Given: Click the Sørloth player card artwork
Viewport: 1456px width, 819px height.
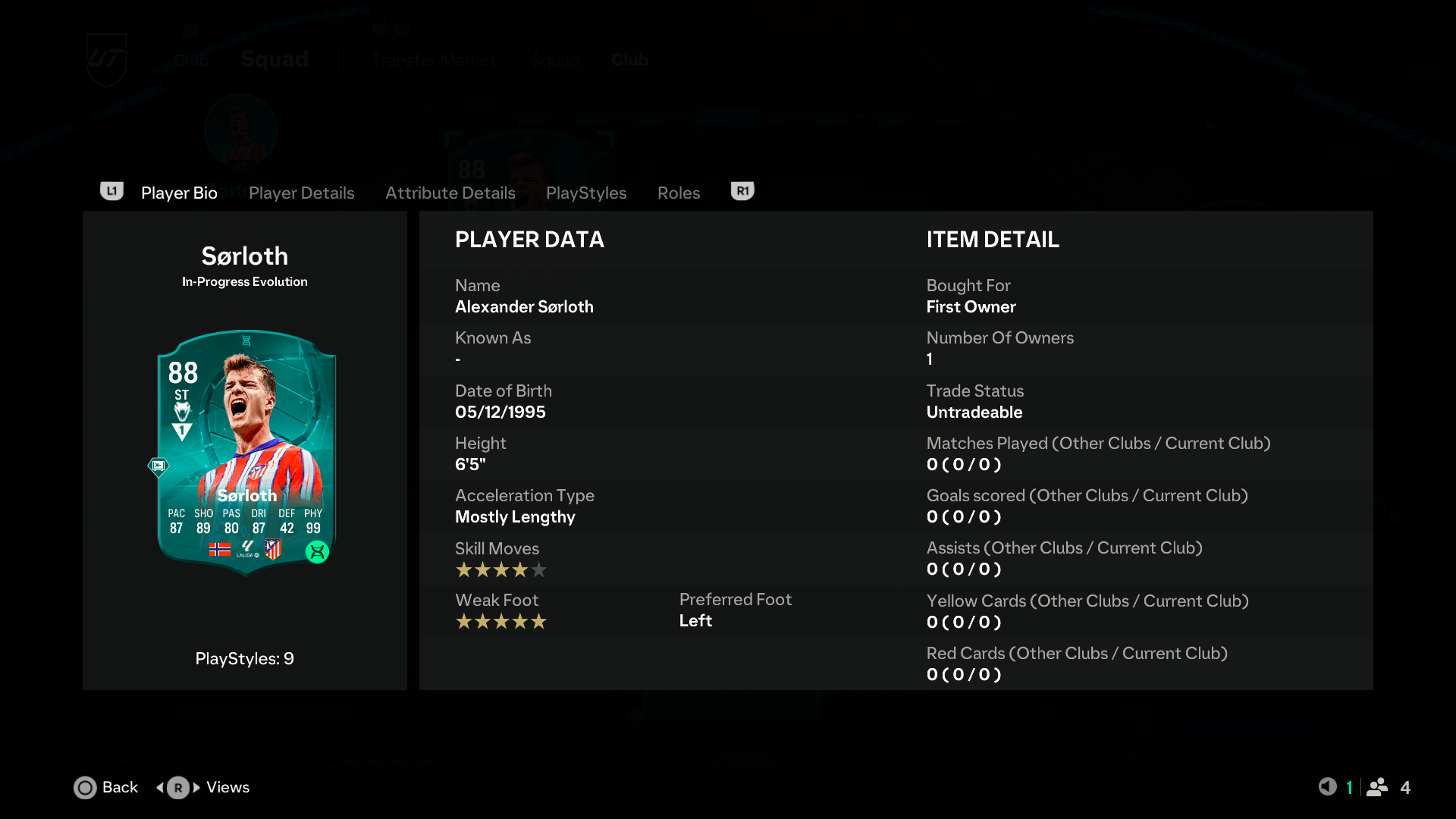Looking at the screenshot, I should pos(244,451).
